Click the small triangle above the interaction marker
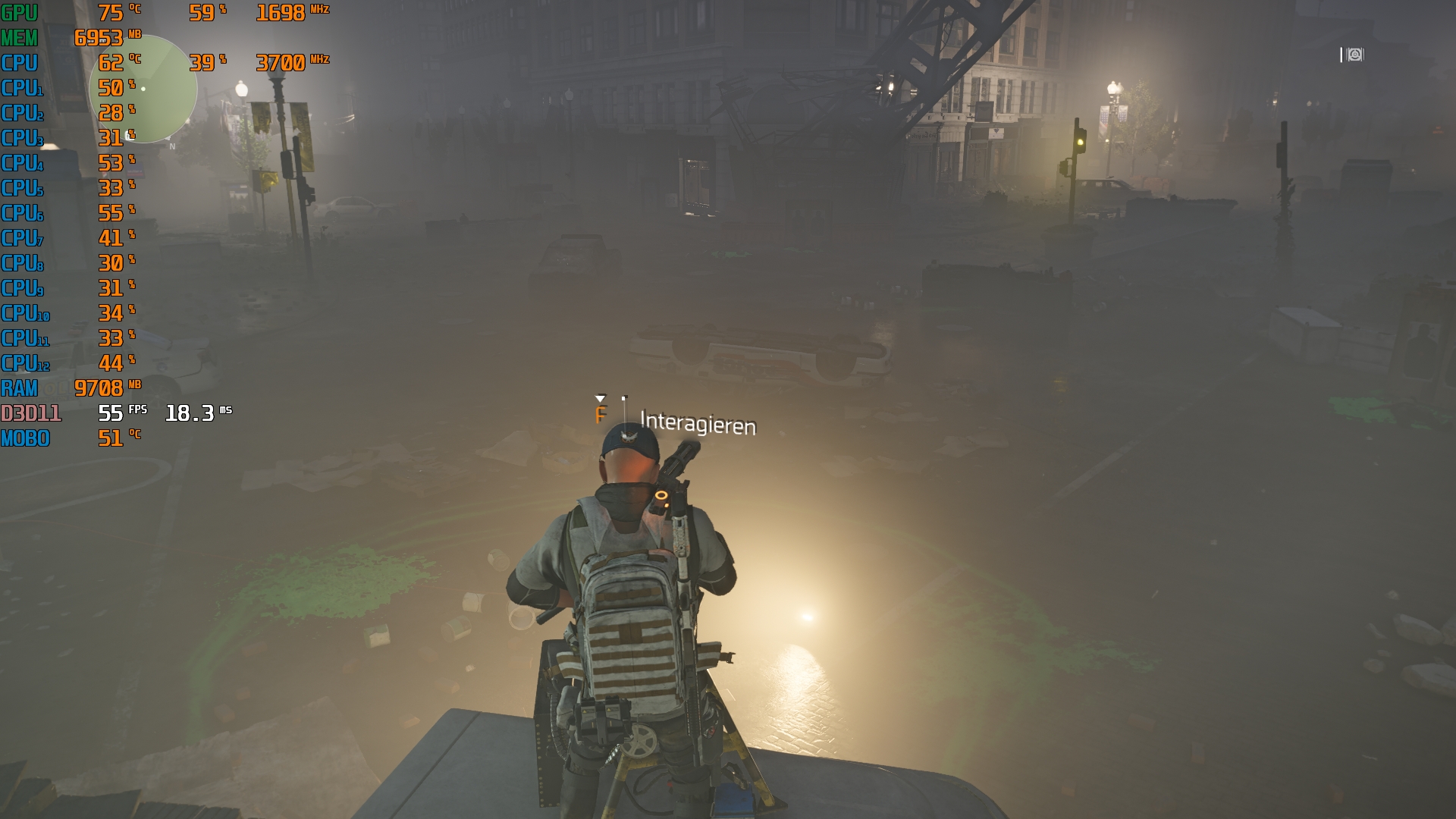The height and width of the screenshot is (819, 1456). (x=601, y=397)
